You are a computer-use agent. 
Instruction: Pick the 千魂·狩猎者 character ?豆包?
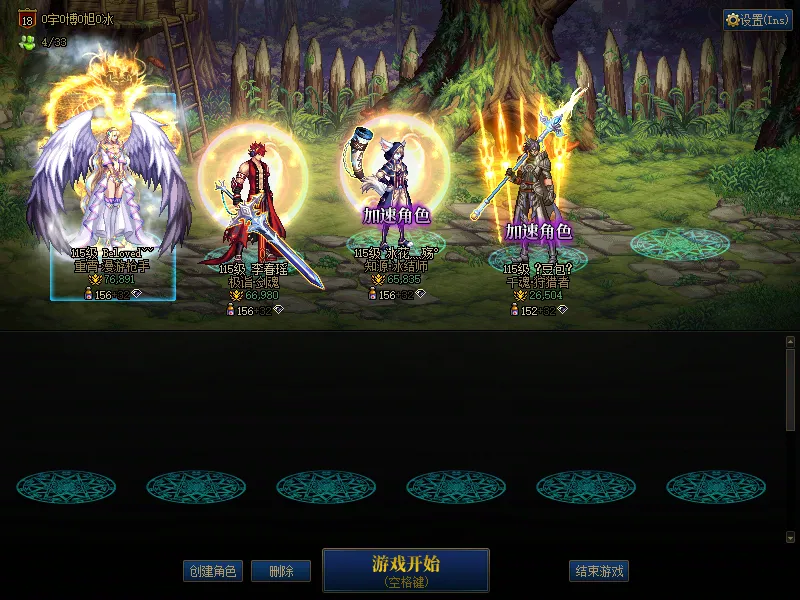tap(535, 200)
